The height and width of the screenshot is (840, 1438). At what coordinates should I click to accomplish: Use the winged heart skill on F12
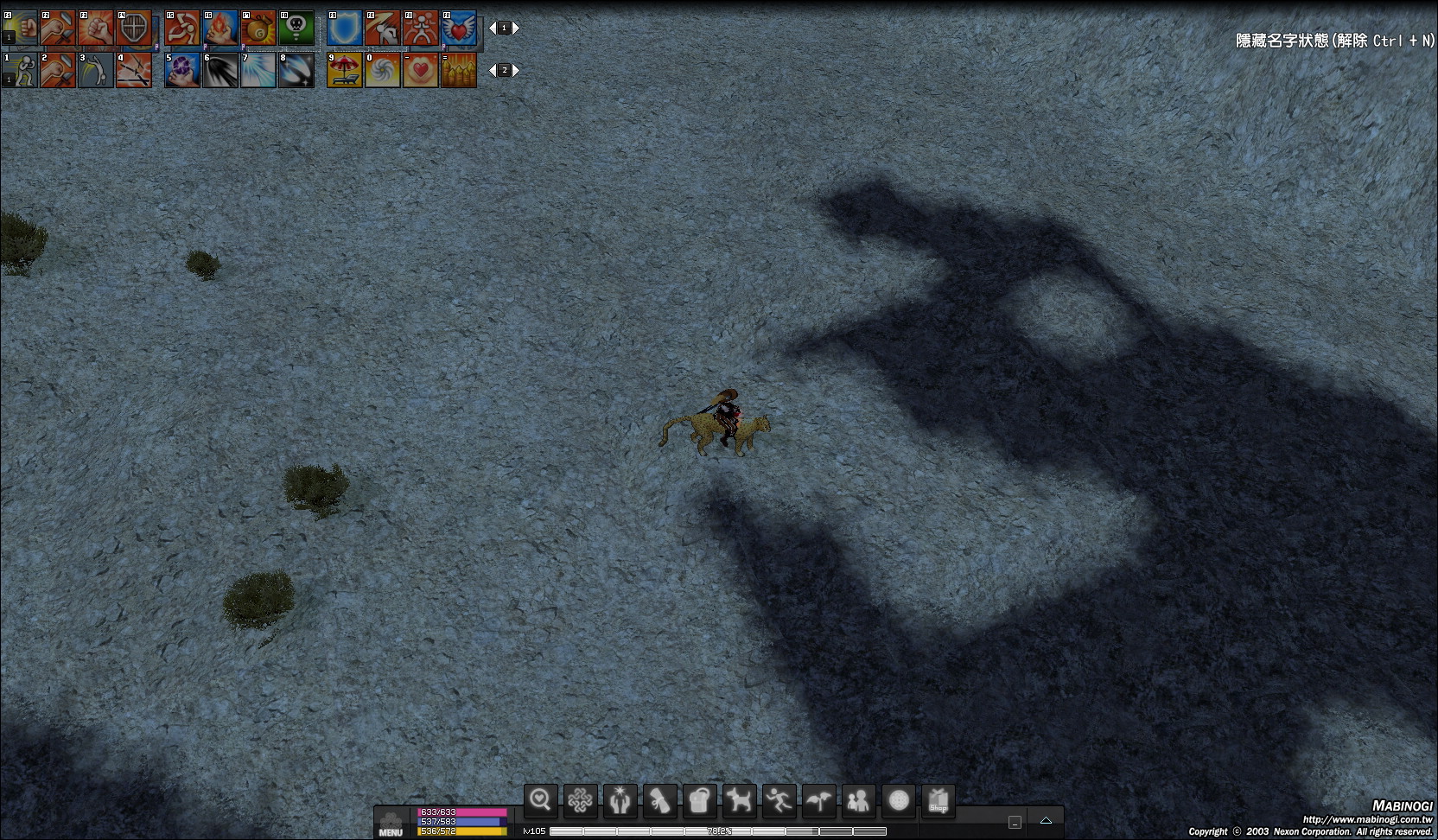coord(459,29)
